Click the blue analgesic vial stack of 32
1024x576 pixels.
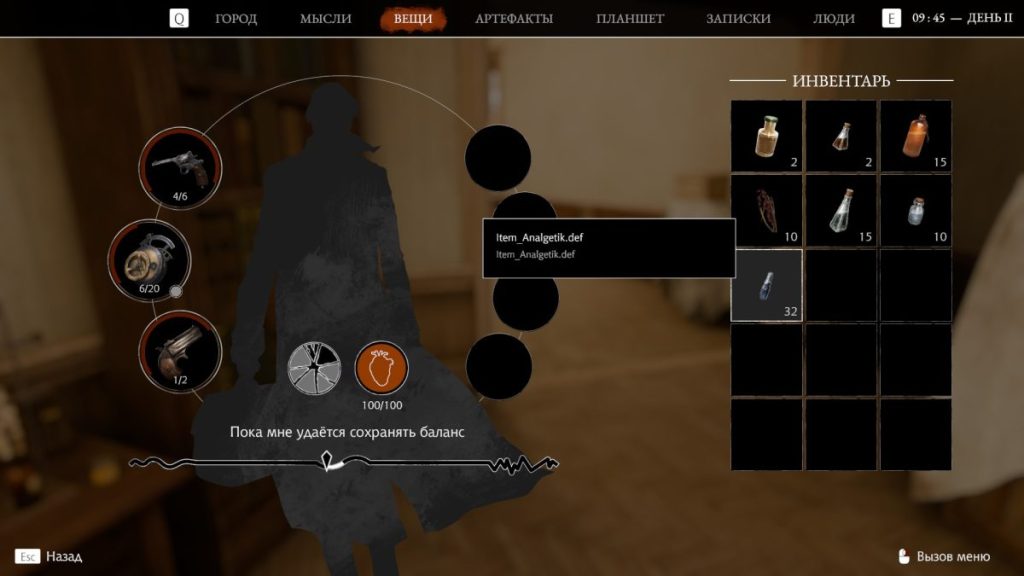(x=766, y=285)
